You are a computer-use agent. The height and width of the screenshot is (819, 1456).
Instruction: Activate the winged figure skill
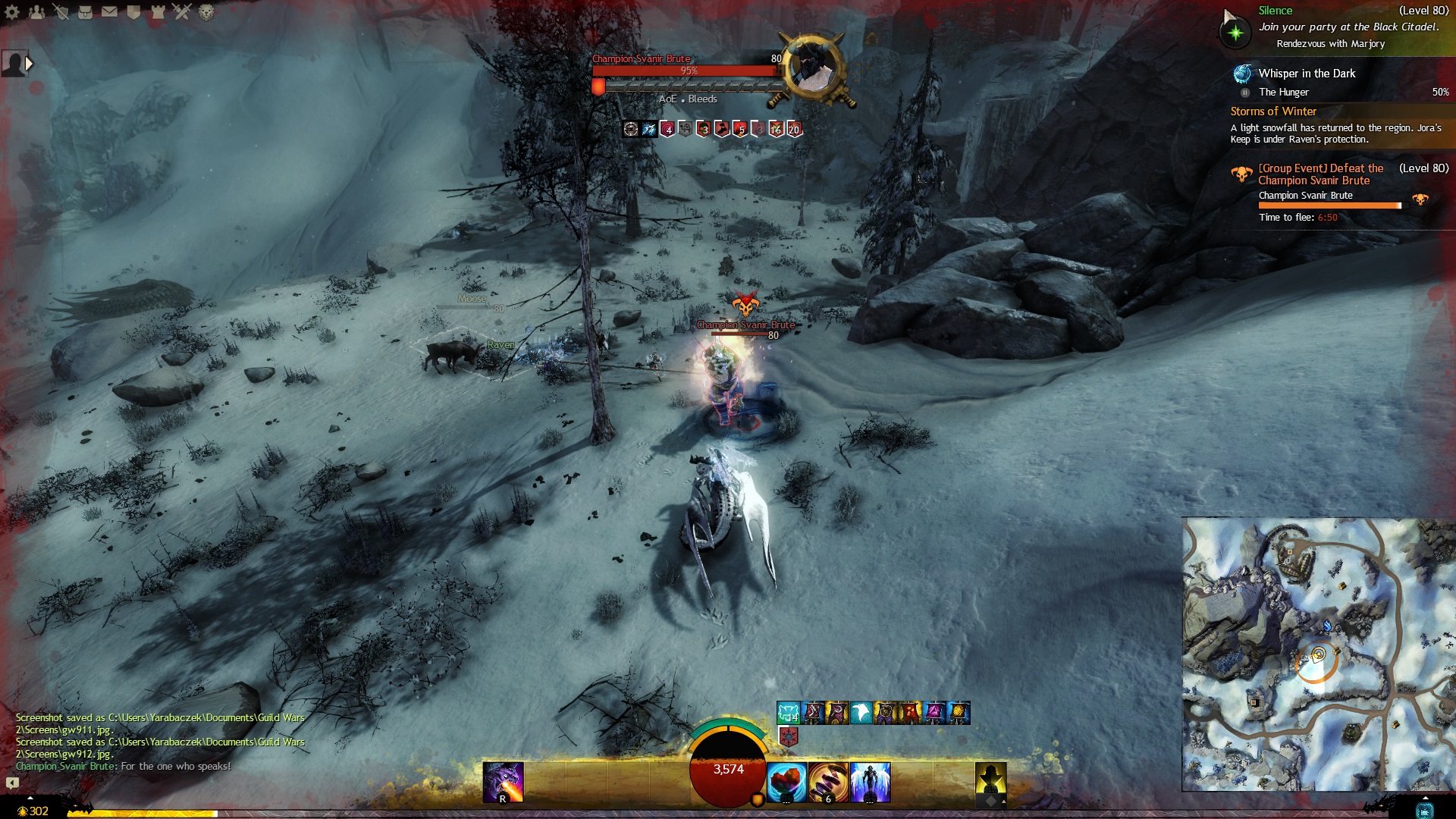tap(870, 783)
